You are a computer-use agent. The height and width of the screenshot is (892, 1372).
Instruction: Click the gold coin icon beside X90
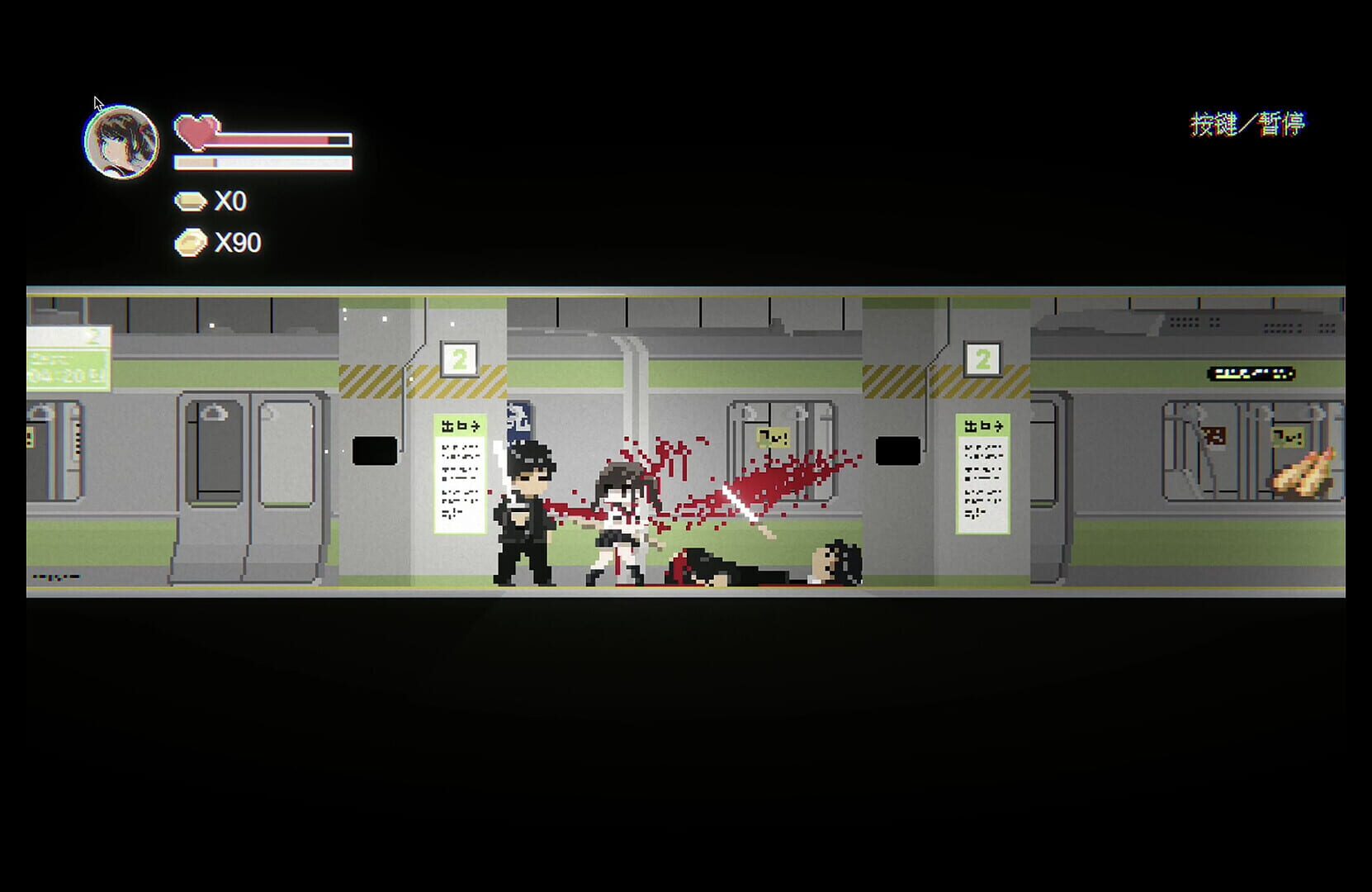(x=191, y=243)
